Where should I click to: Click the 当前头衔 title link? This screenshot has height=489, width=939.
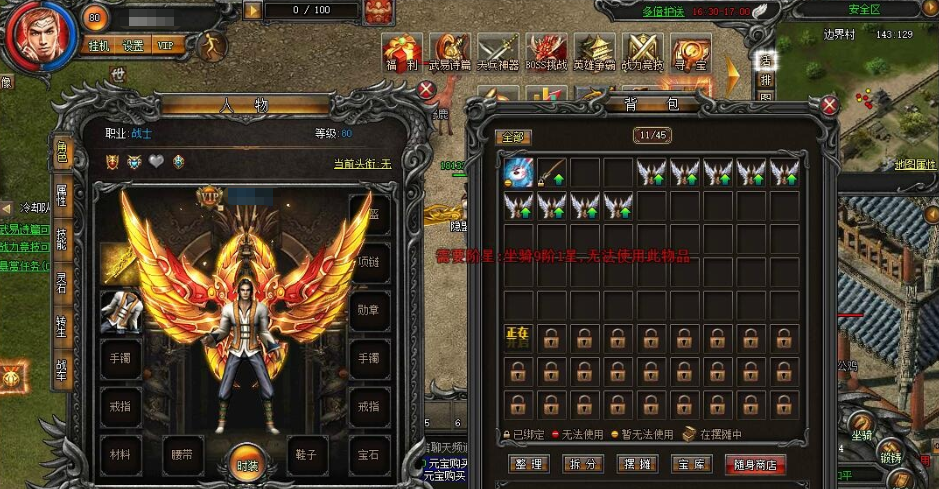click(362, 164)
